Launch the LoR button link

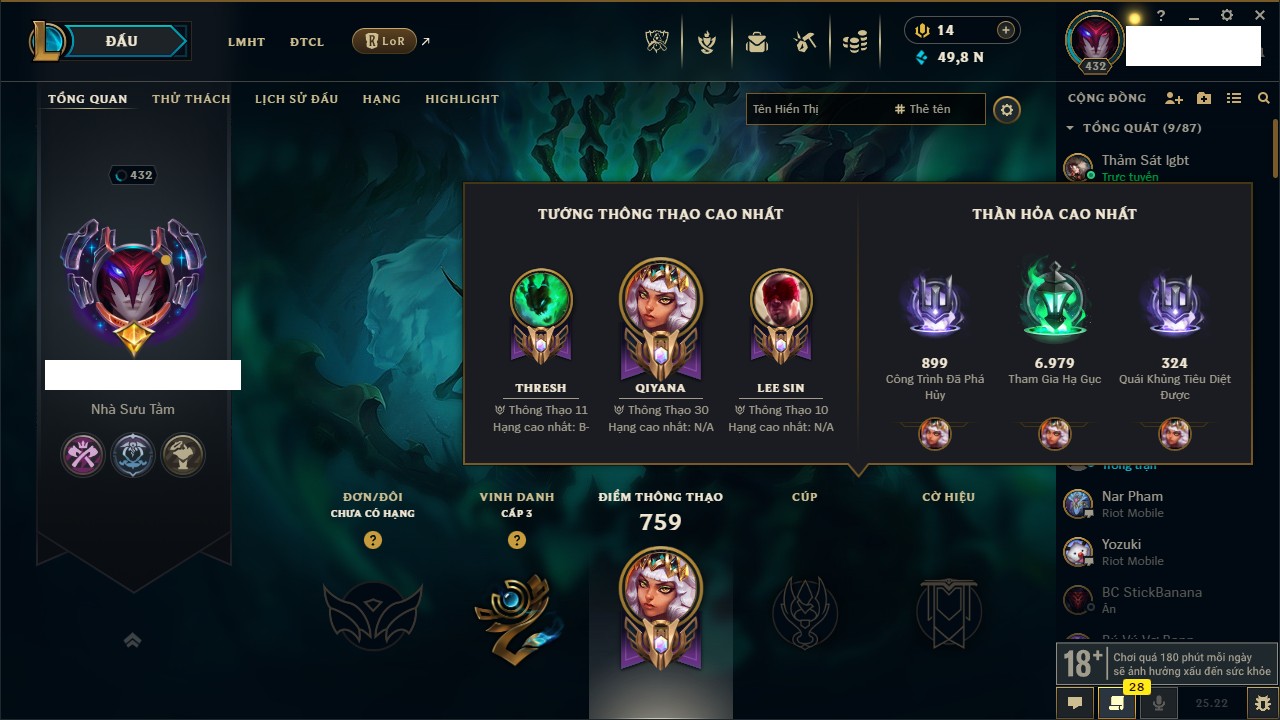[x=385, y=41]
